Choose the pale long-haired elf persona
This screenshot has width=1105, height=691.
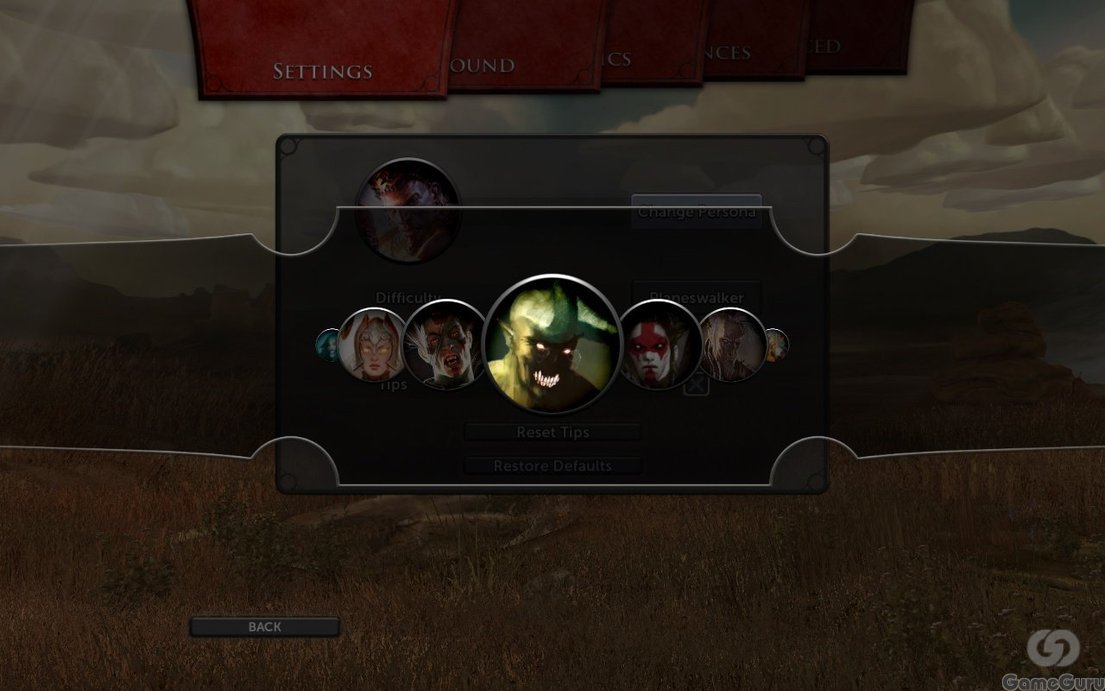(730, 345)
